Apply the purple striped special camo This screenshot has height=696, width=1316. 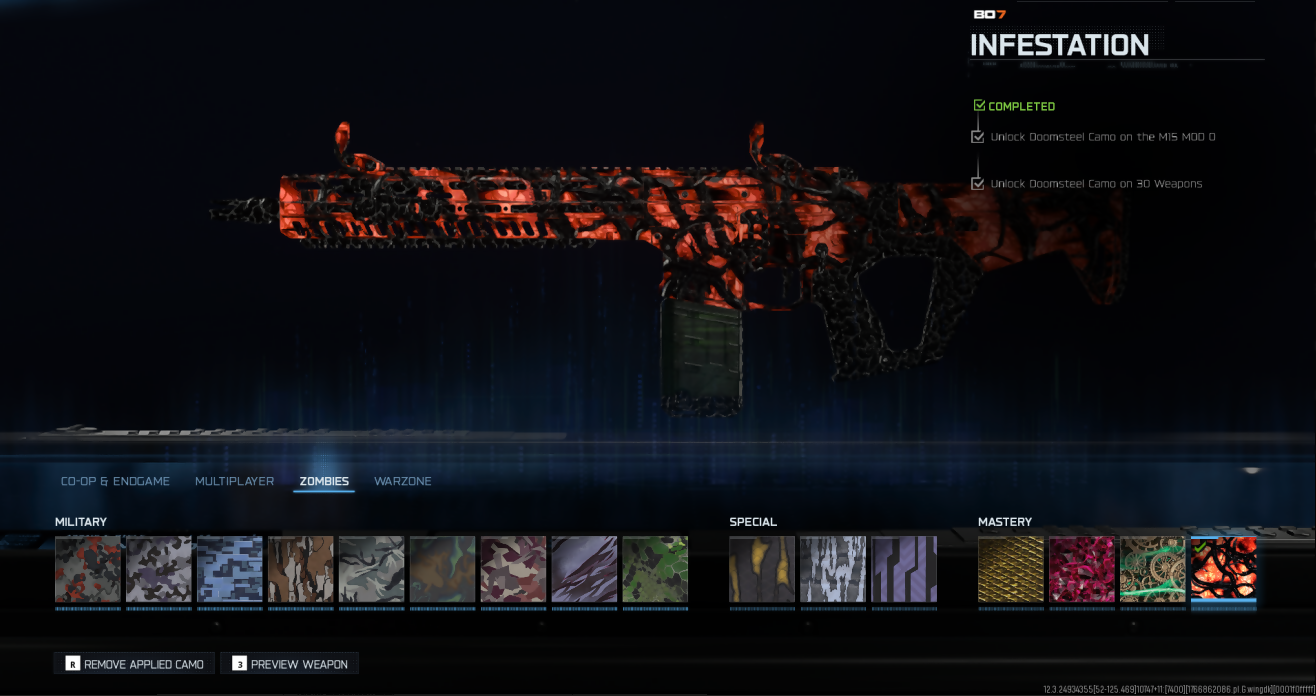click(904, 569)
